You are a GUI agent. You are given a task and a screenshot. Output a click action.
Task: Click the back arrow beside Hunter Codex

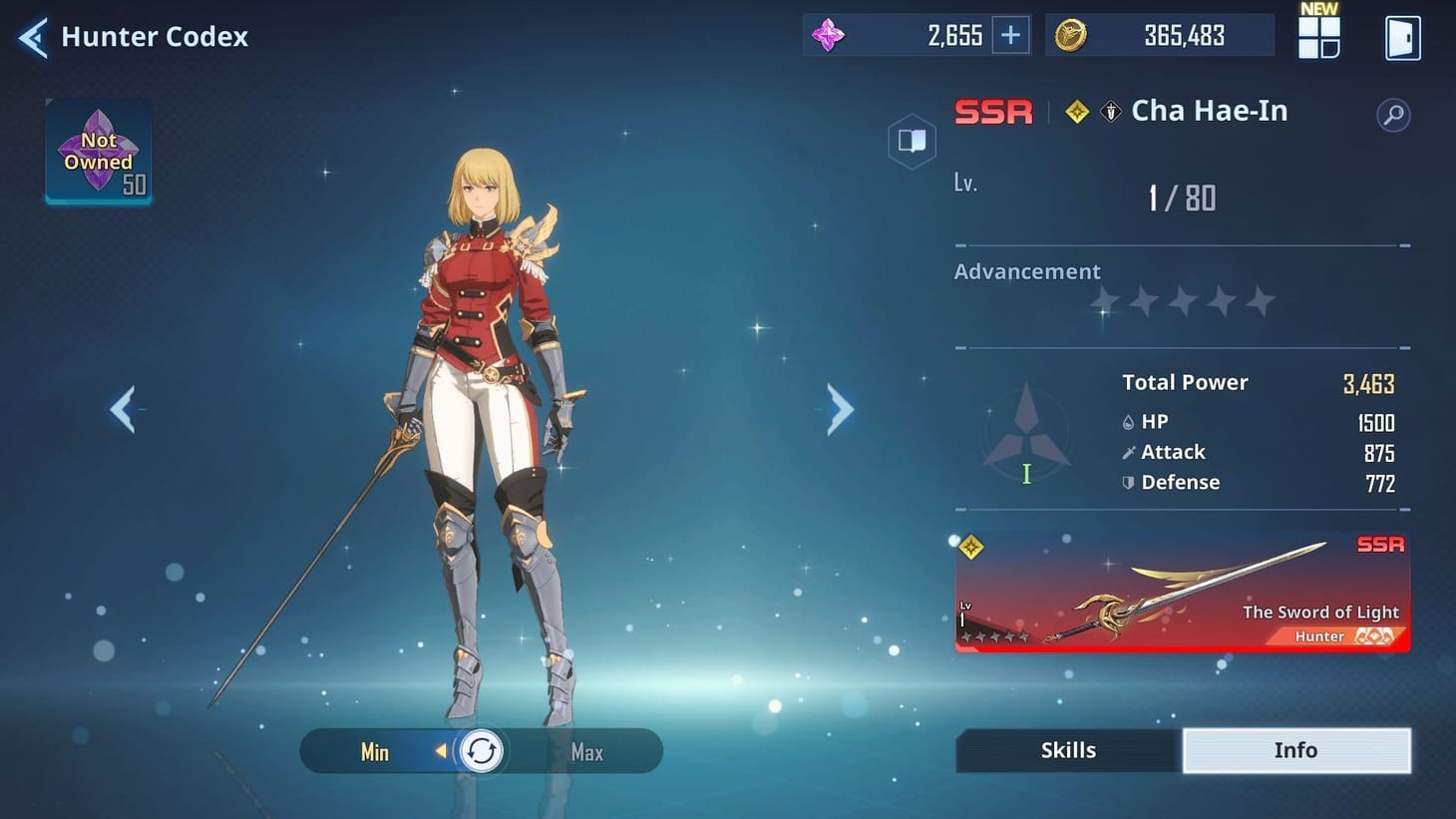31,36
